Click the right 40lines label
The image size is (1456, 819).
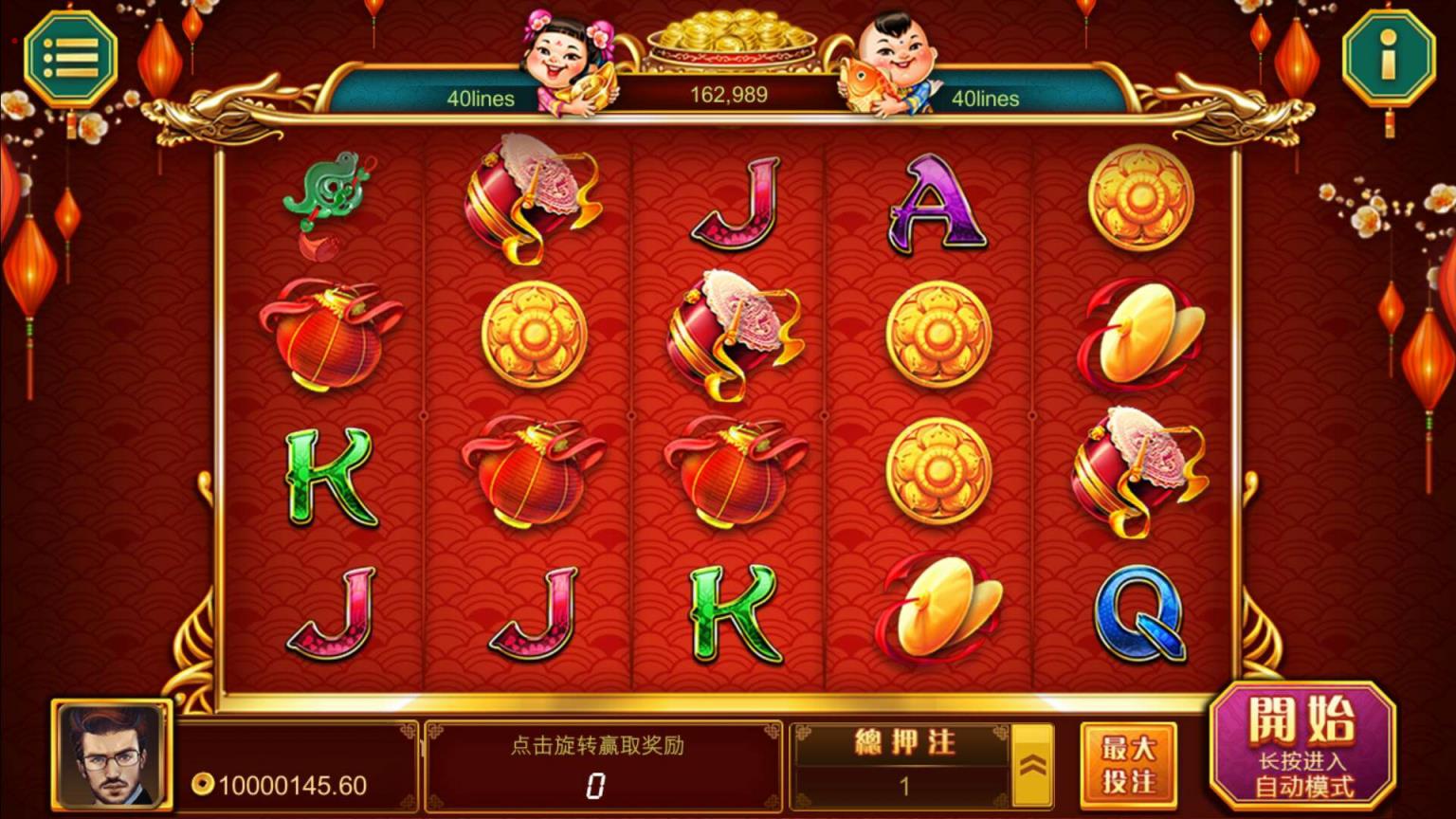986,99
